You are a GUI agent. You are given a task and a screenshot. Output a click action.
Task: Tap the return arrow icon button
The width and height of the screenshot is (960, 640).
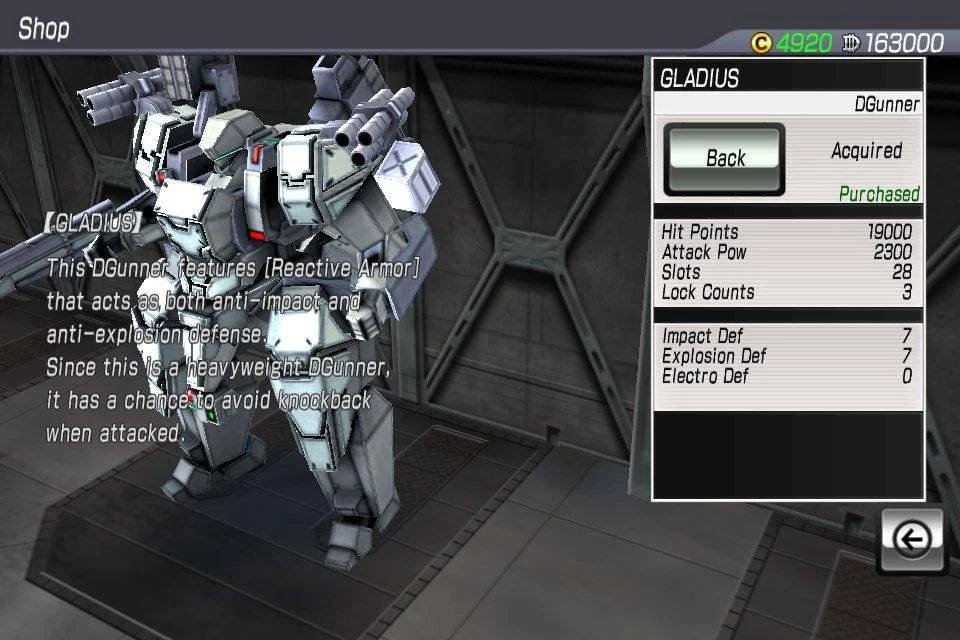pos(911,541)
